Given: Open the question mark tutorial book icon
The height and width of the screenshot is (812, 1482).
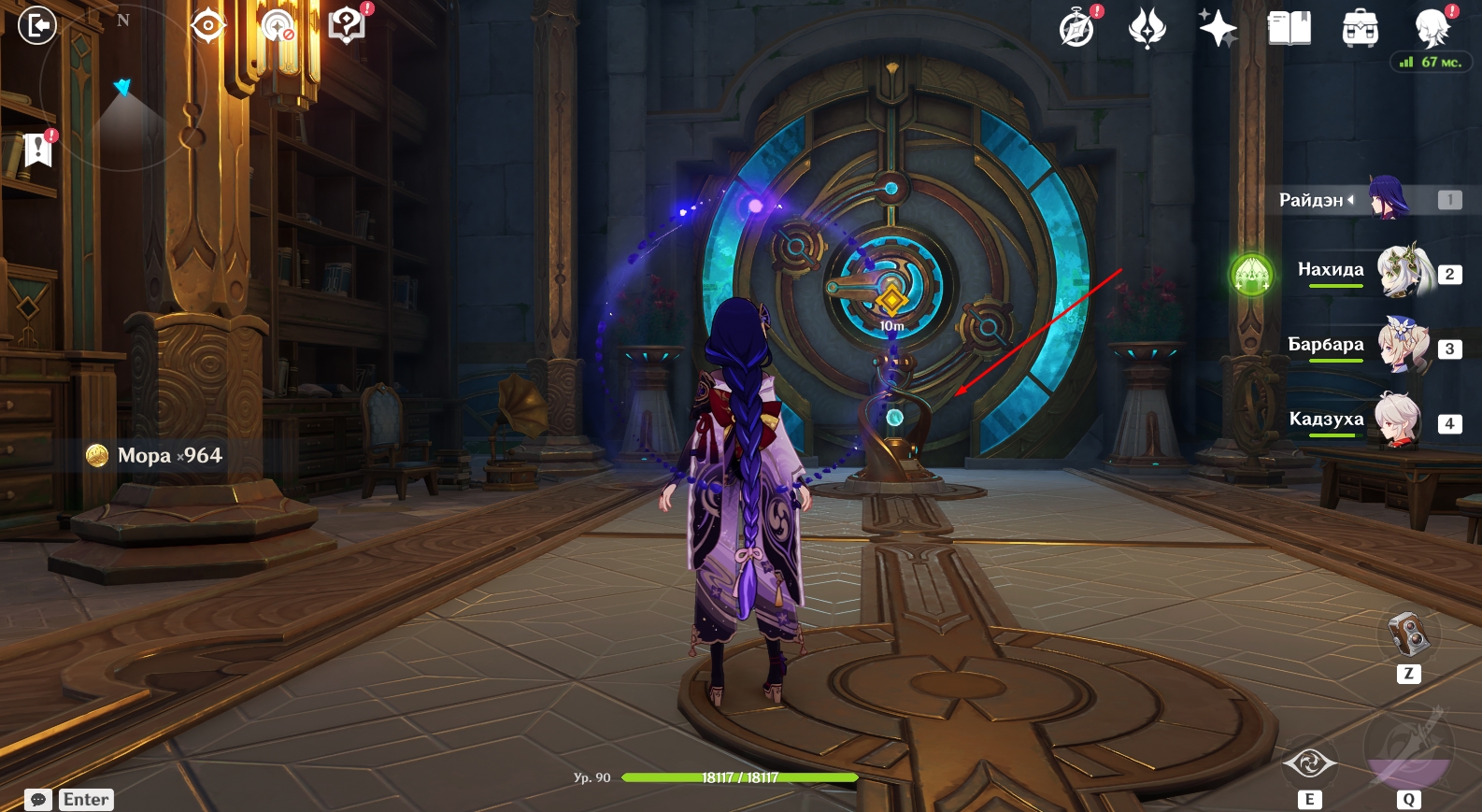Looking at the screenshot, I should pos(347,25).
